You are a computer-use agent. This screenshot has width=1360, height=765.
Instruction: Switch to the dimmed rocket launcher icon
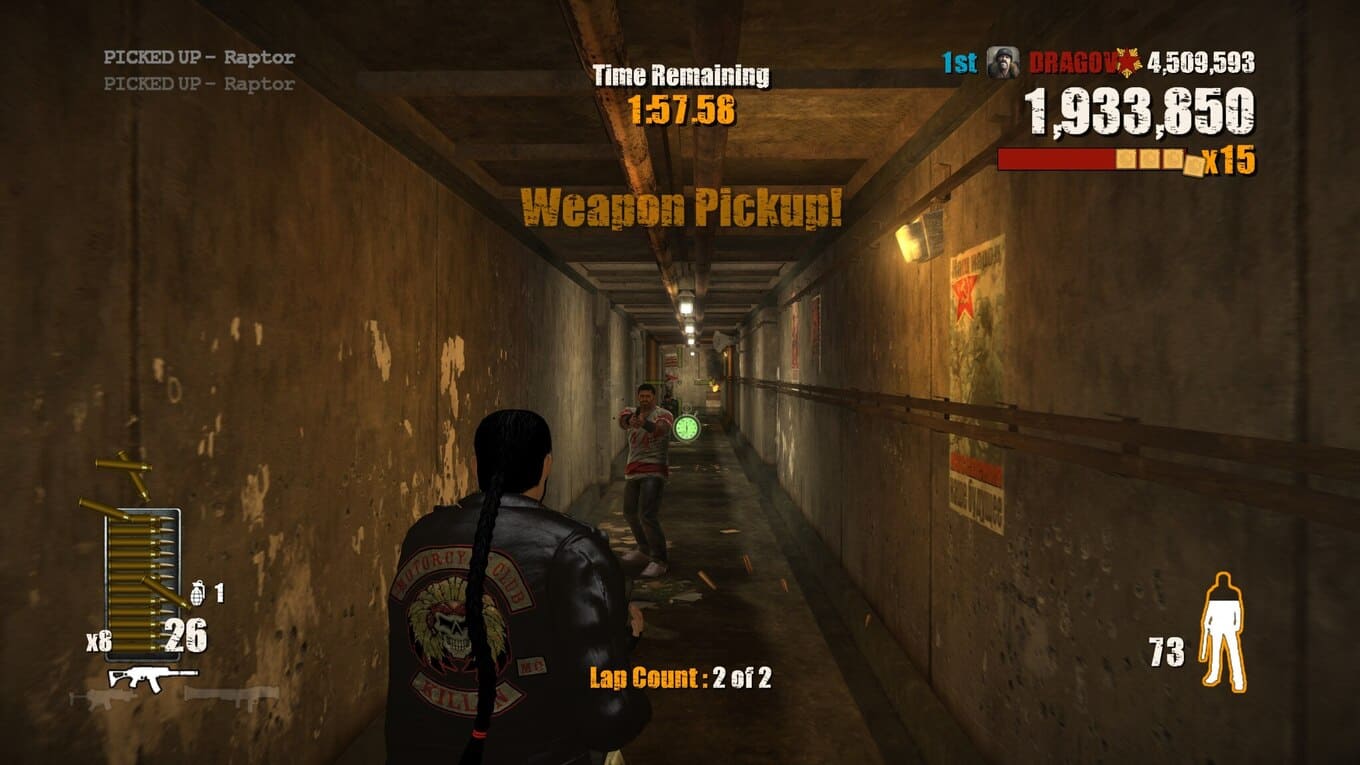tap(232, 694)
